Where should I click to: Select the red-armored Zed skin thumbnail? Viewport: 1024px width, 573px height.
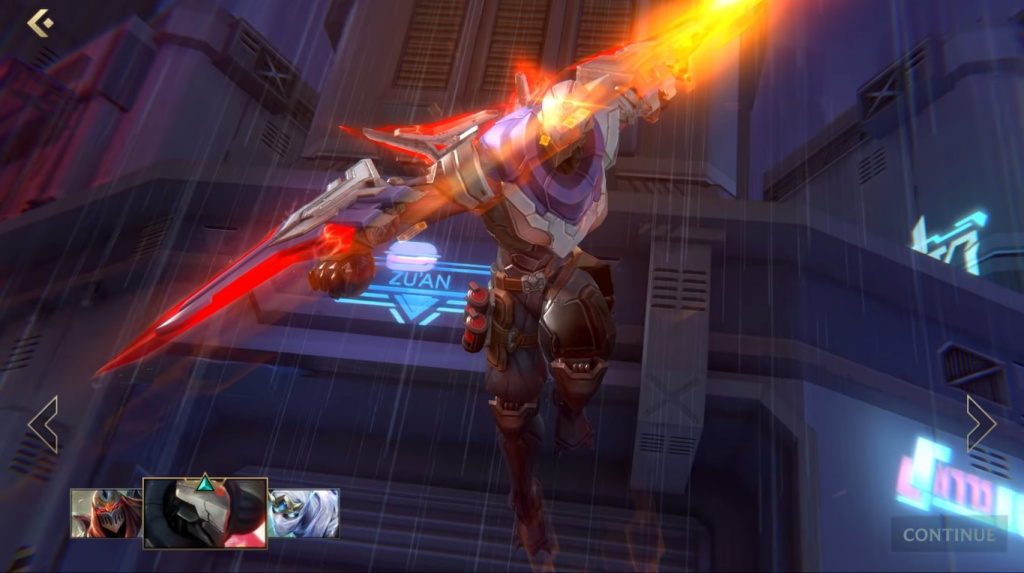(105, 513)
